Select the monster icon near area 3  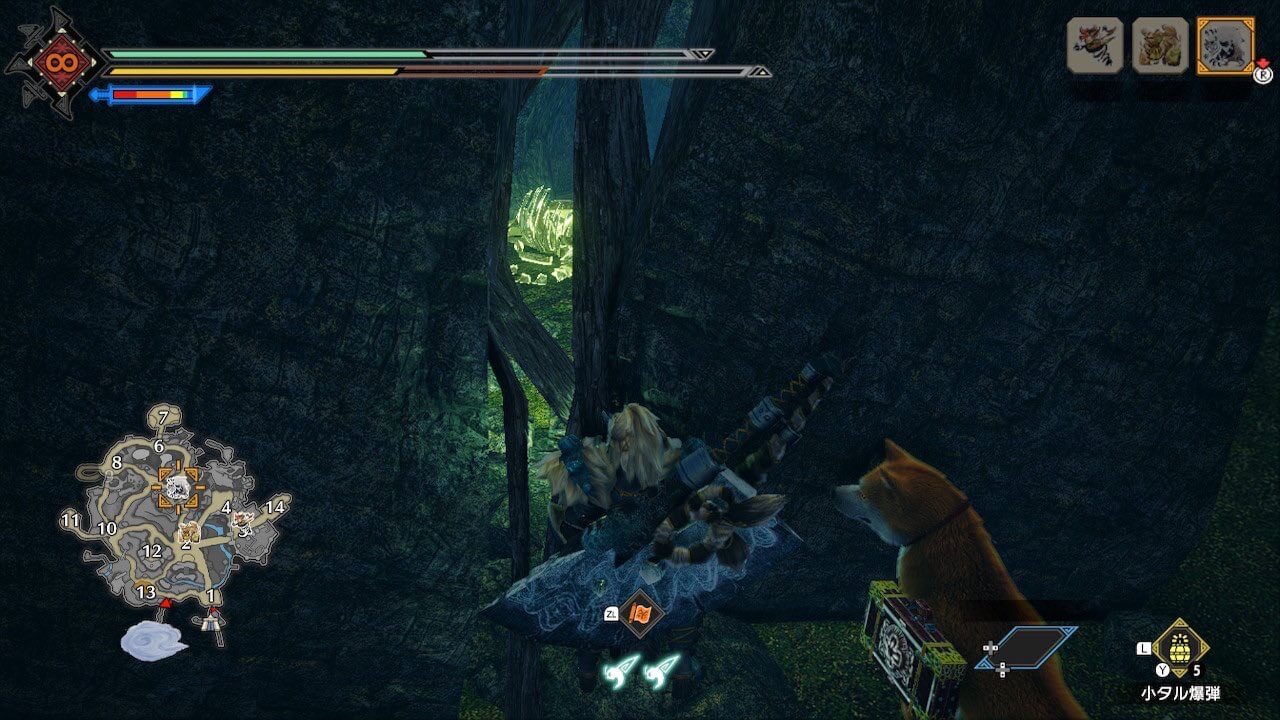pyautogui.click(x=242, y=522)
